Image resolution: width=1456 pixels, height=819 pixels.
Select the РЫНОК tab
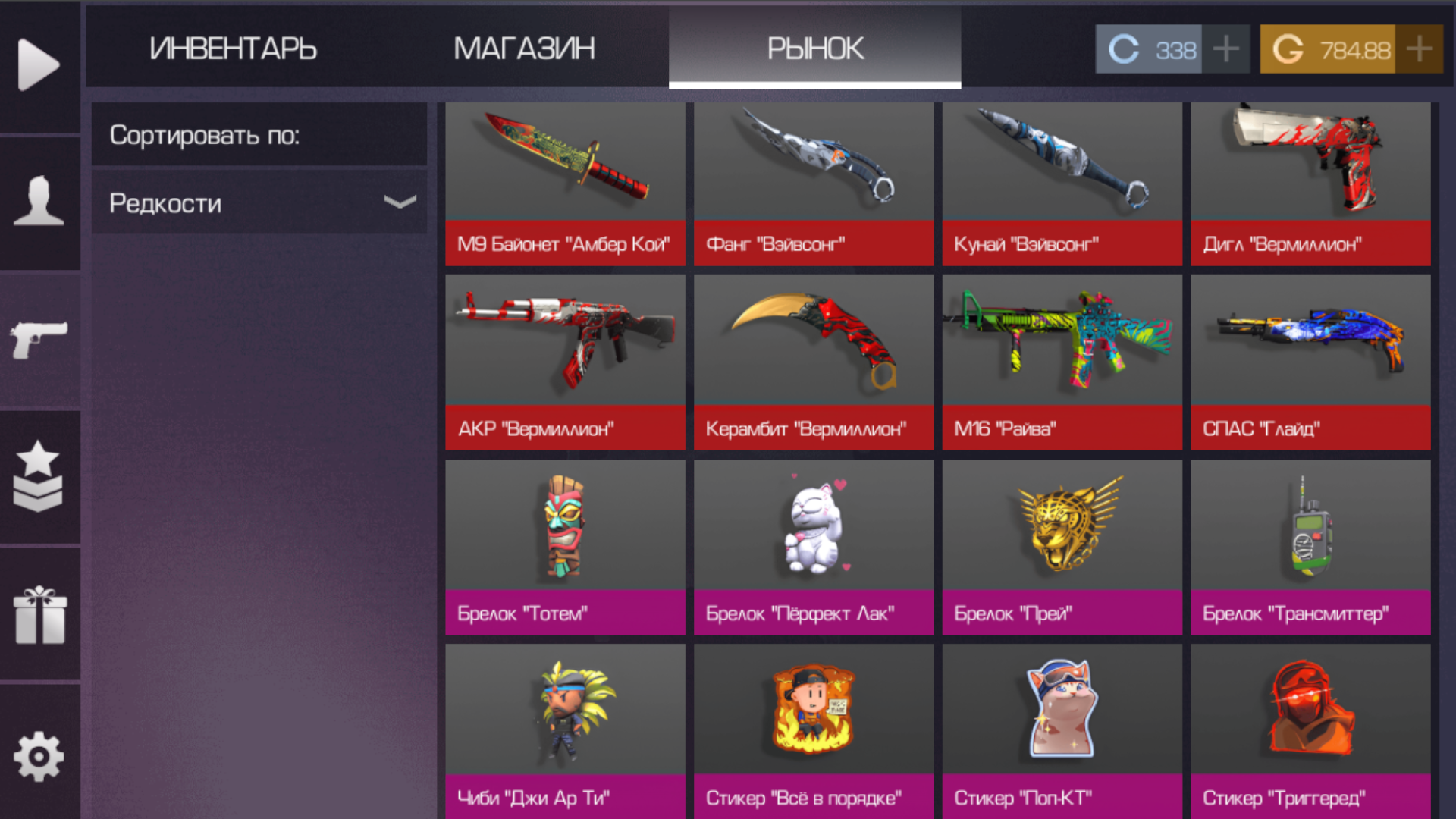click(x=814, y=49)
